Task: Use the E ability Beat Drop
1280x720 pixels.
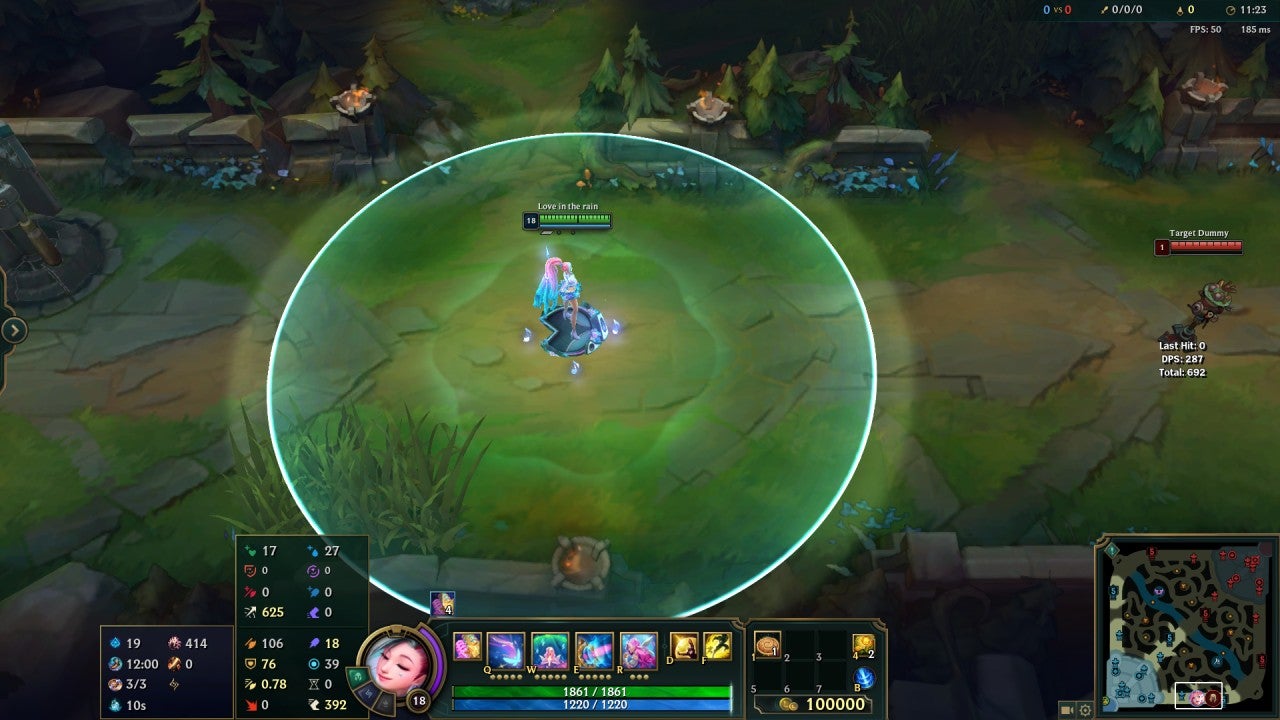Action: coord(594,650)
